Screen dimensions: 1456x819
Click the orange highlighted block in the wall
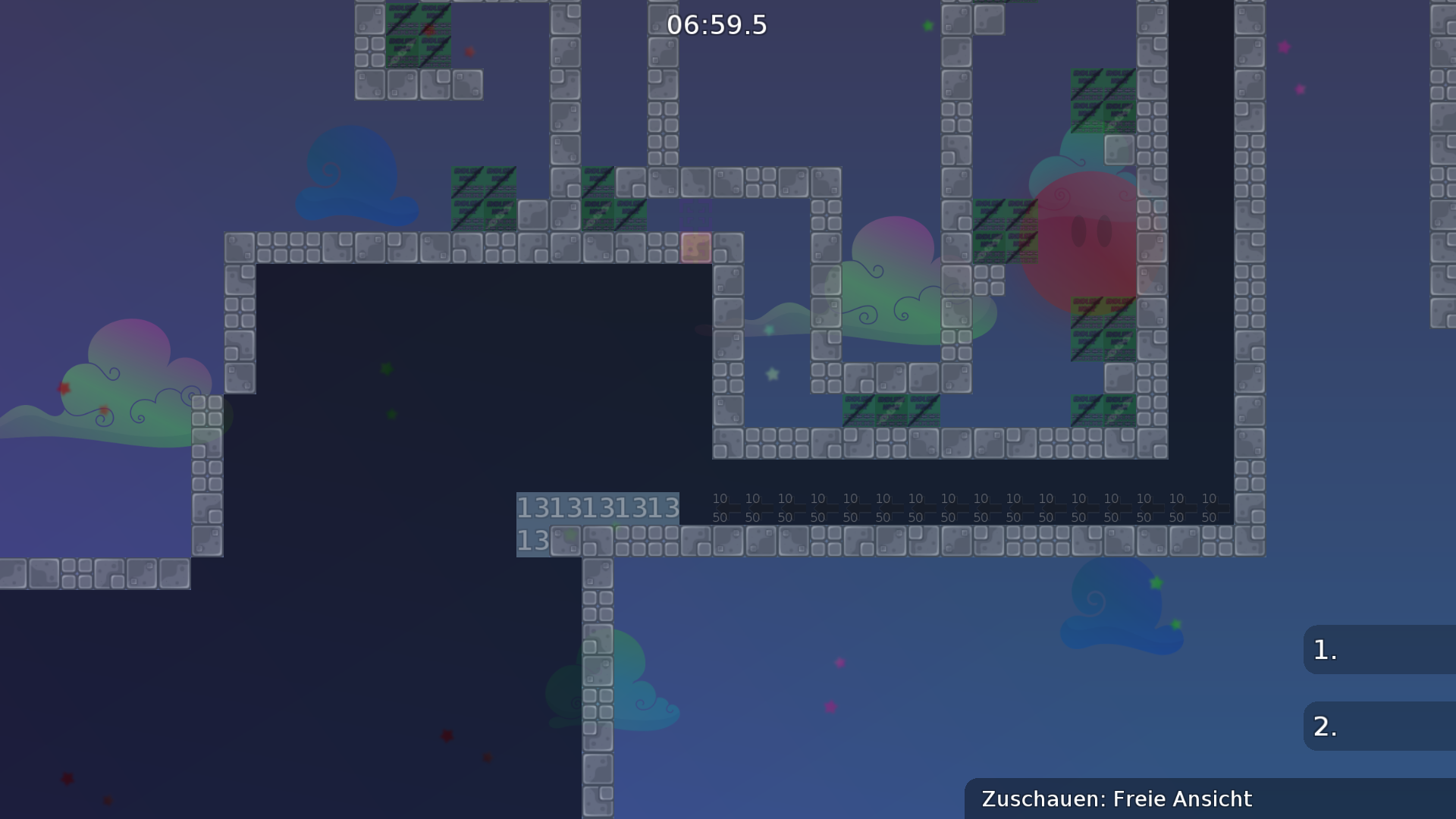[696, 246]
